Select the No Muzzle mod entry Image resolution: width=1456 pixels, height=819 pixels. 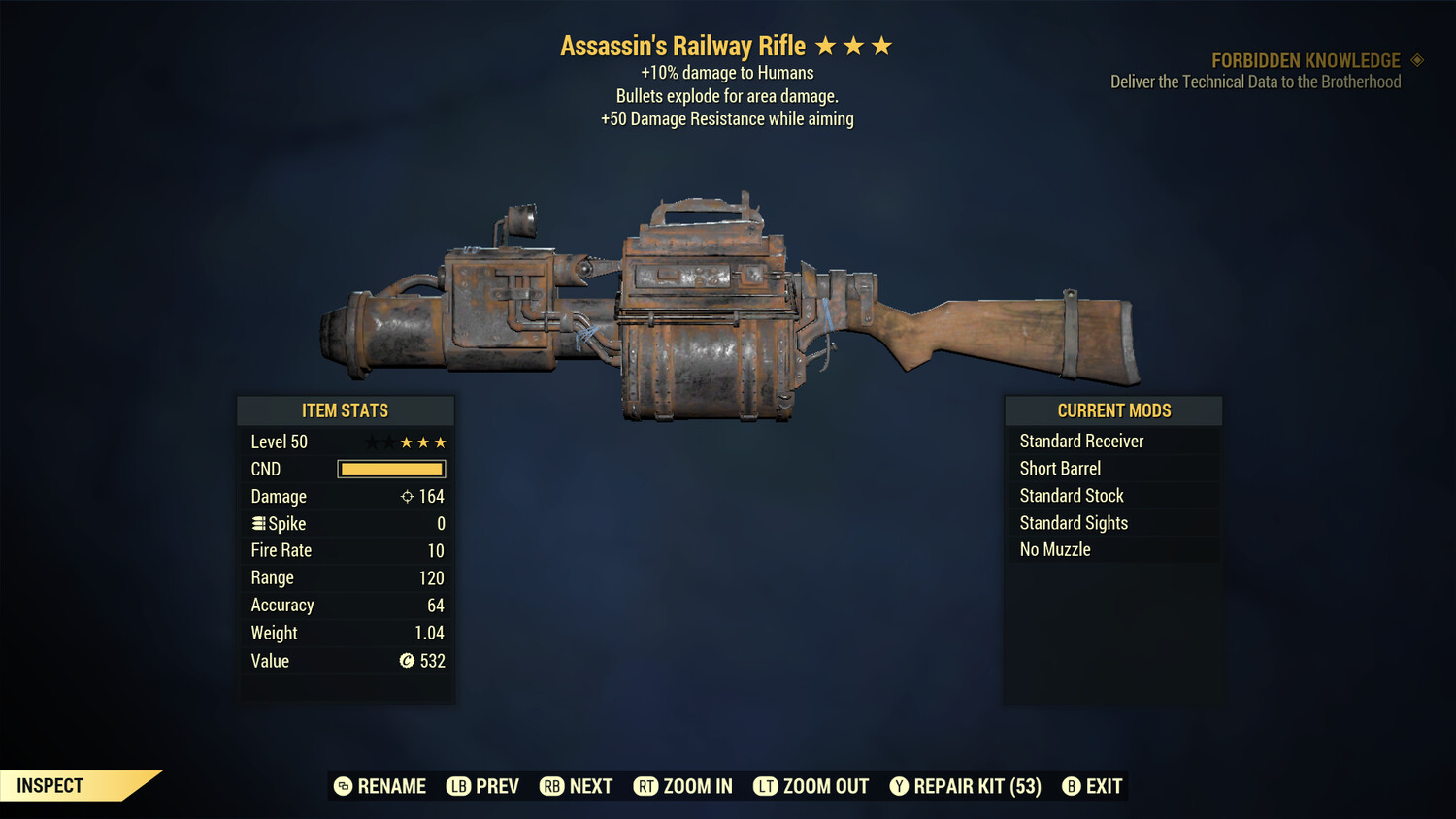click(1054, 549)
